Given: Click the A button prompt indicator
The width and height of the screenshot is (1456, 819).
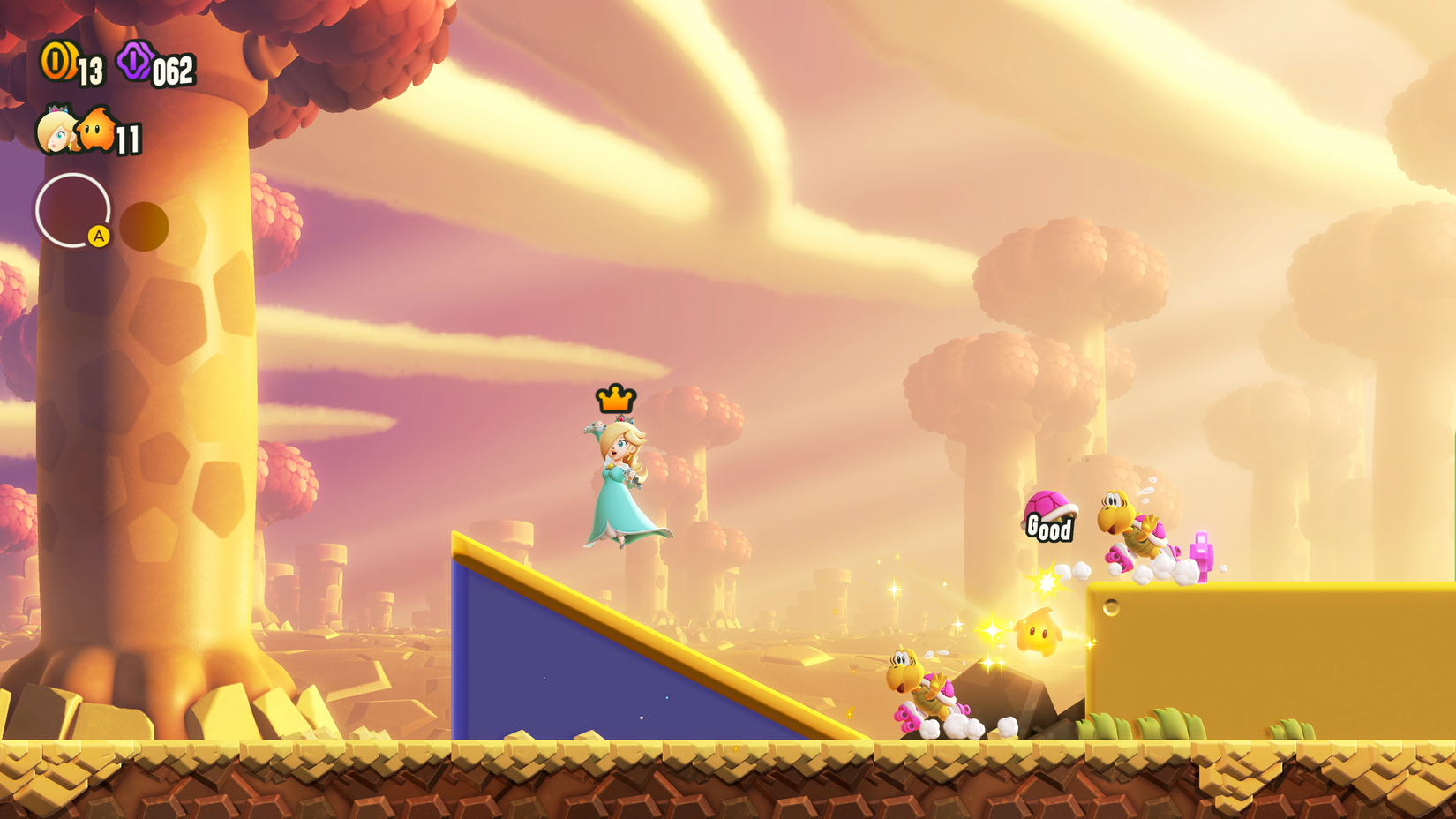Looking at the screenshot, I should [100, 235].
